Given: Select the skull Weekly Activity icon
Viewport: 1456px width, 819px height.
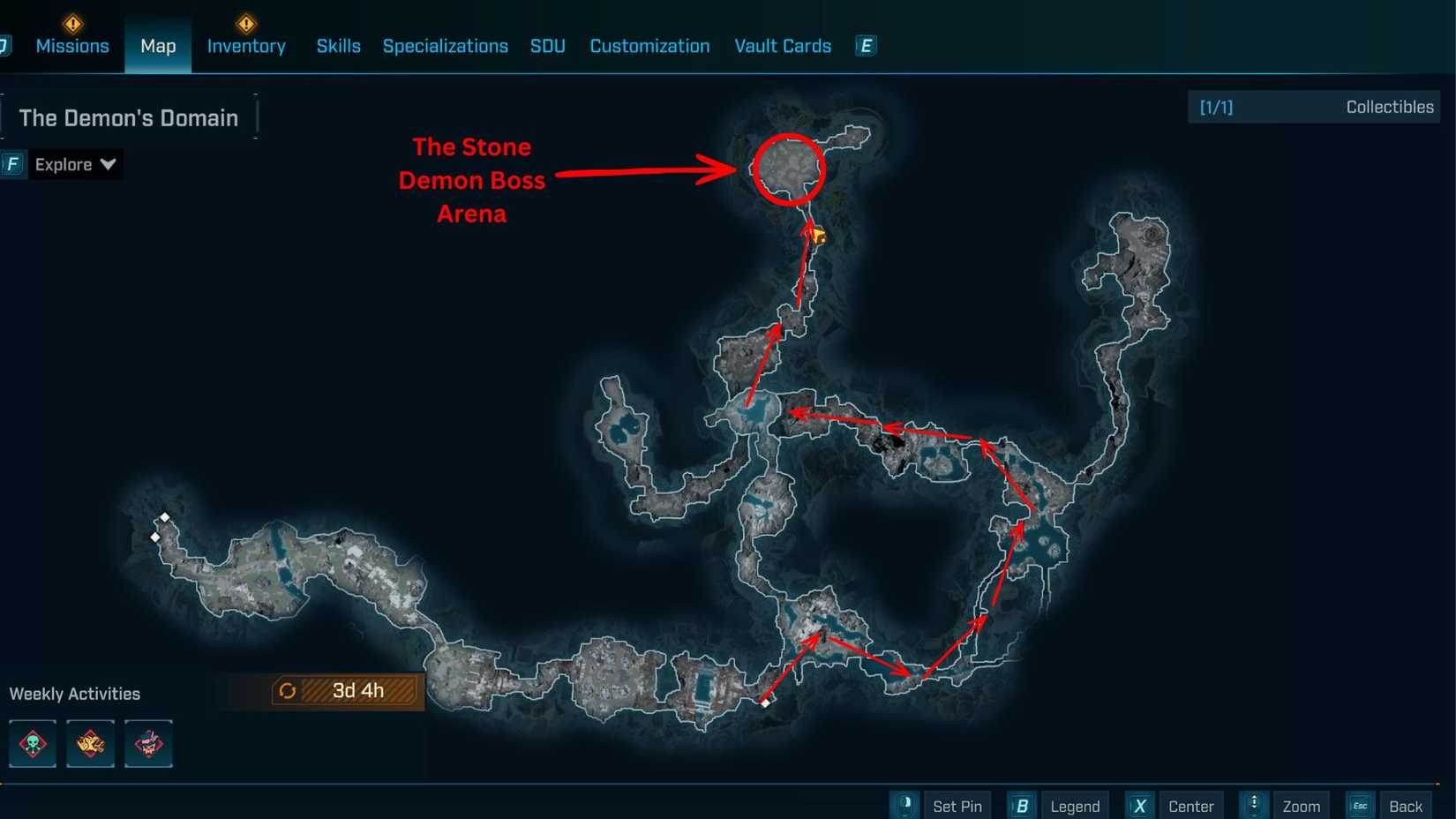Looking at the screenshot, I should click(32, 744).
